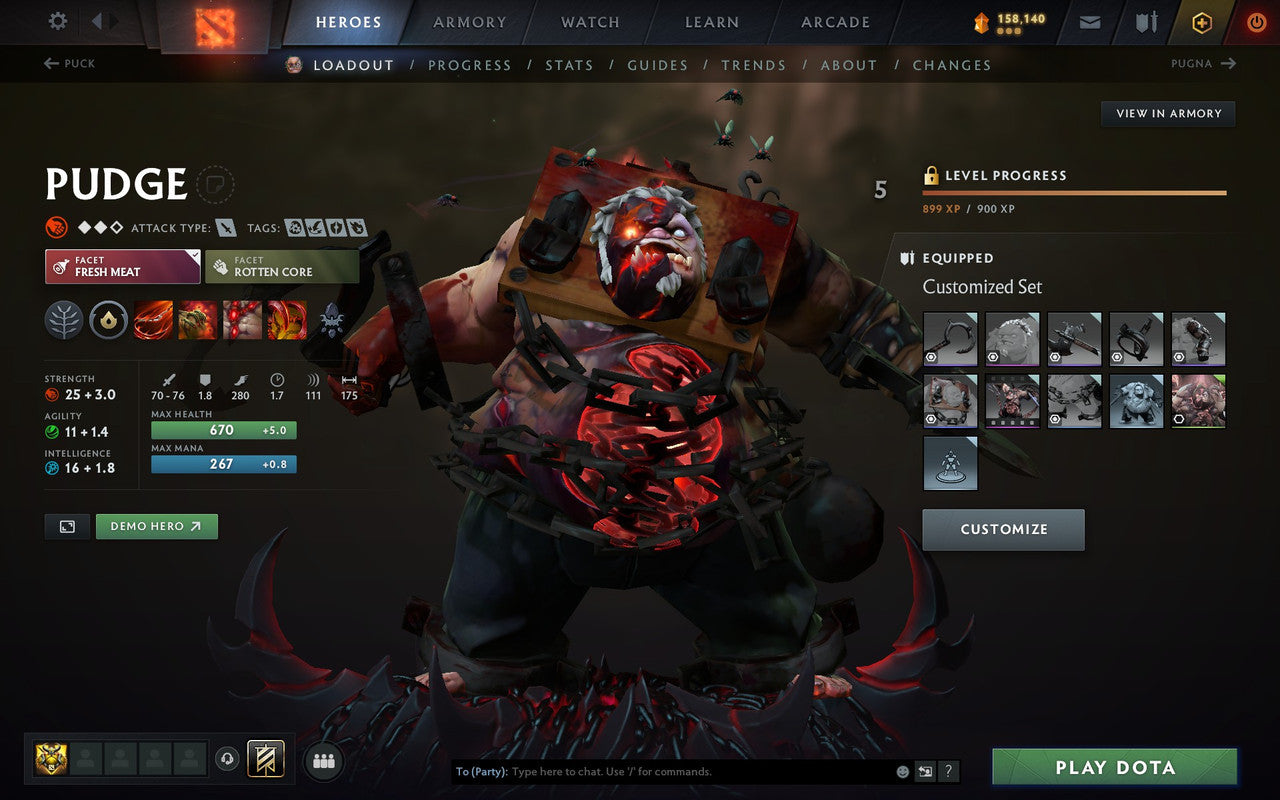
Task: Toggle the party finder group icon
Action: [x=324, y=760]
